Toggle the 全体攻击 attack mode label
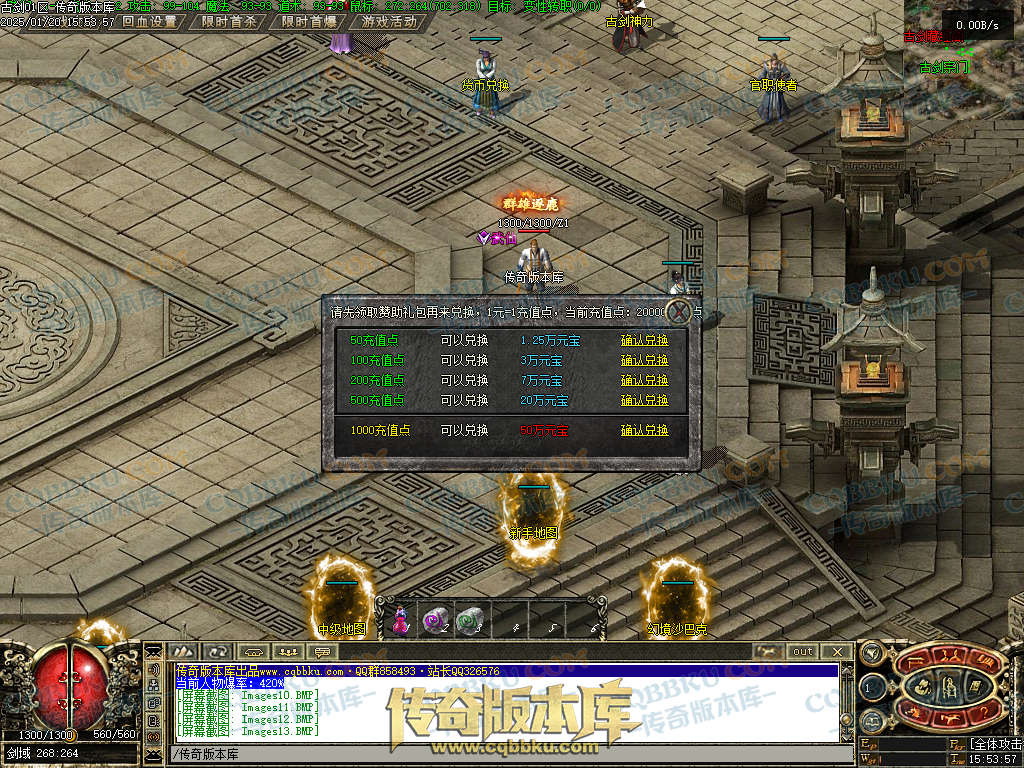The height and width of the screenshot is (768, 1024). 995,745
